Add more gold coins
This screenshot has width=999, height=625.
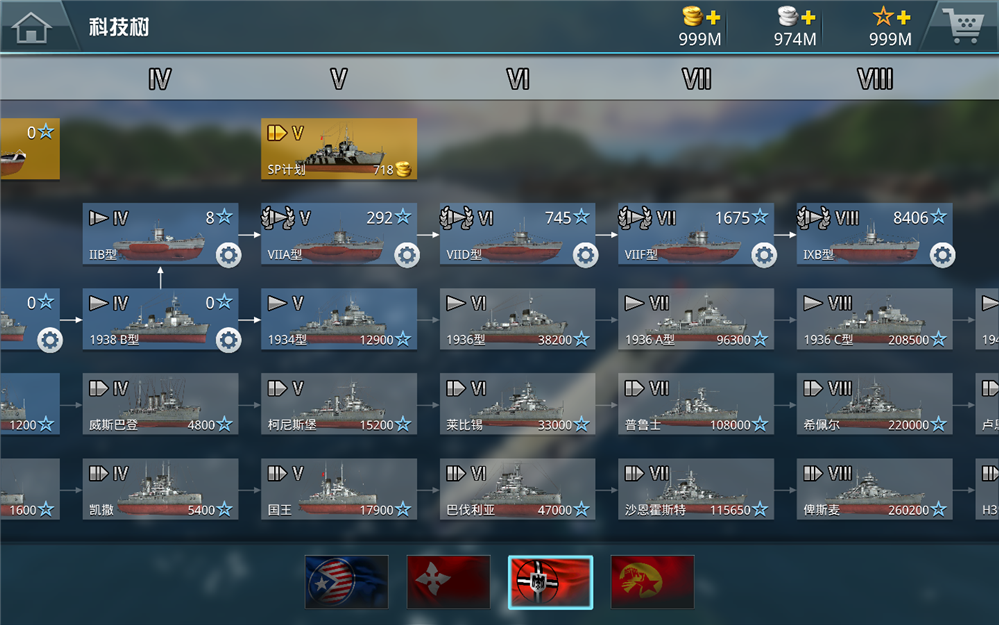pos(713,18)
